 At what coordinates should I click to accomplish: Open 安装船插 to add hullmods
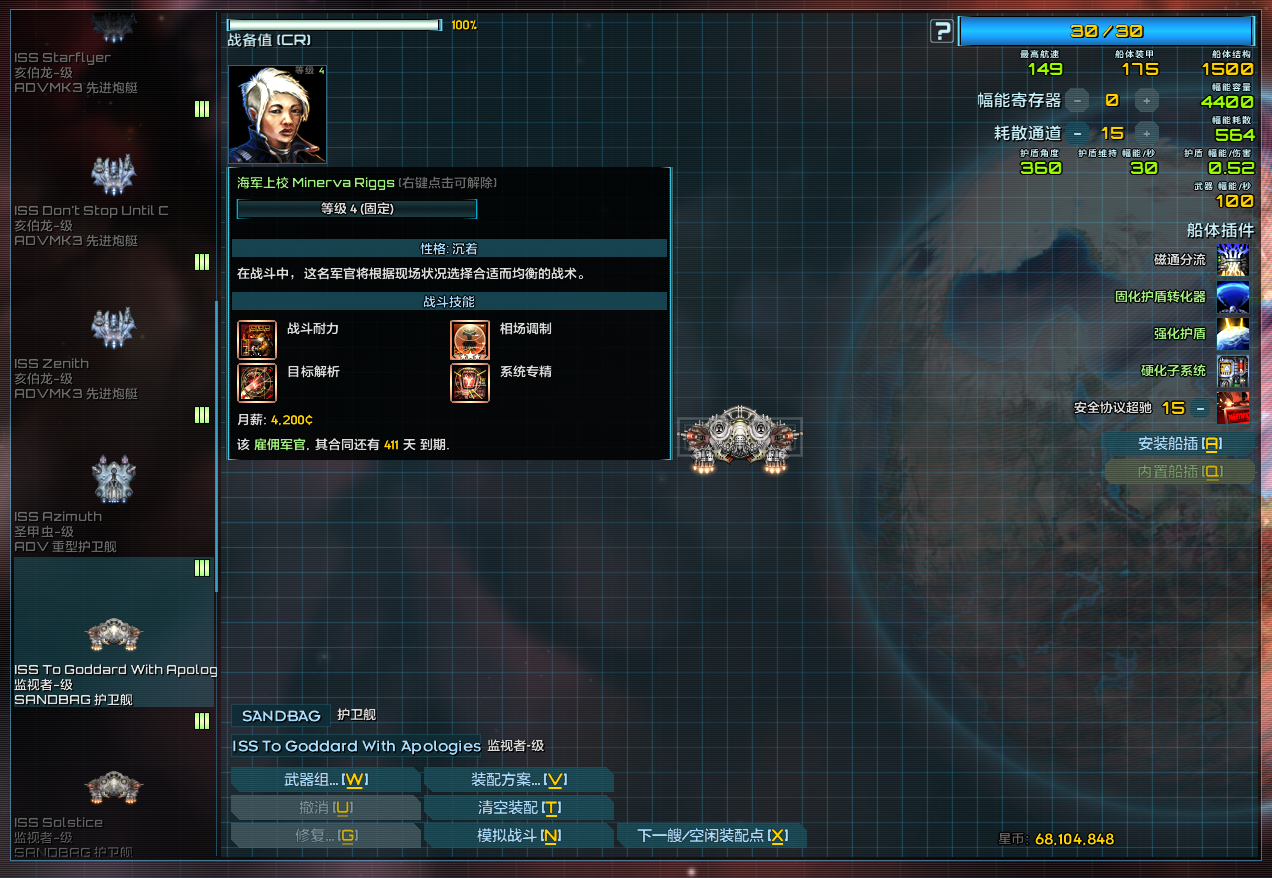tap(1179, 444)
